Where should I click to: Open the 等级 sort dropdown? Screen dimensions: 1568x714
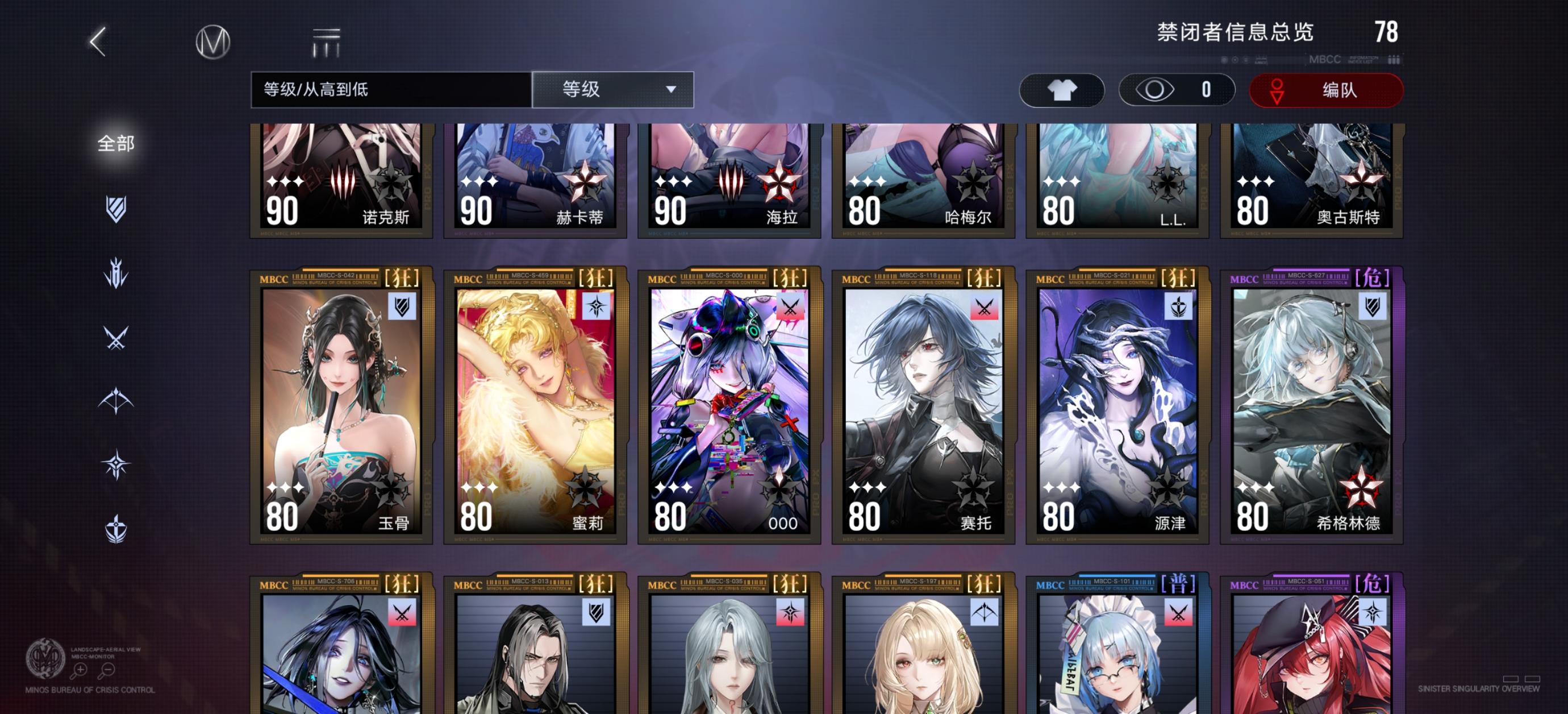612,90
